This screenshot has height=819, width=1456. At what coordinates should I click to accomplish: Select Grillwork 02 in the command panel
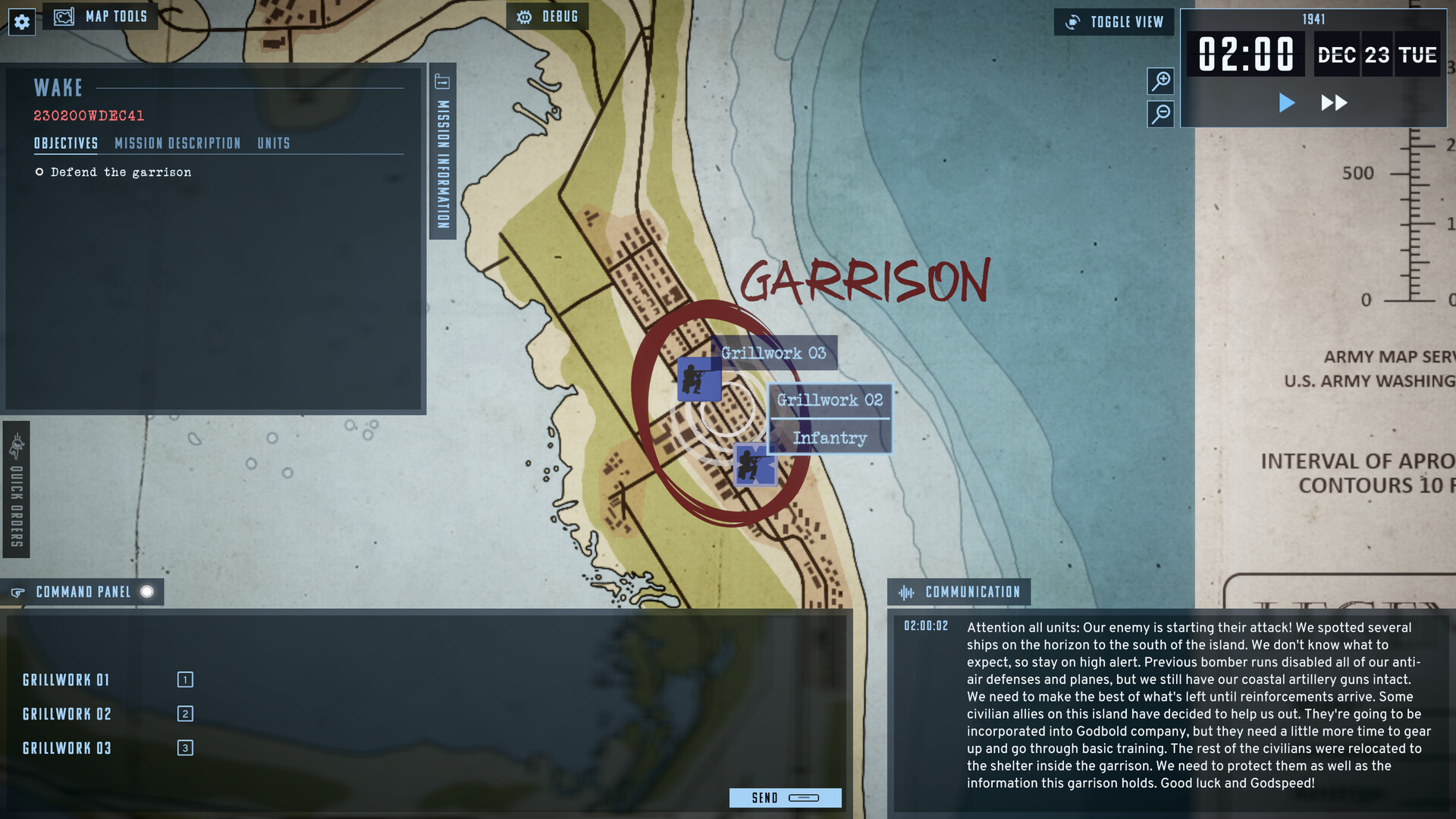67,714
